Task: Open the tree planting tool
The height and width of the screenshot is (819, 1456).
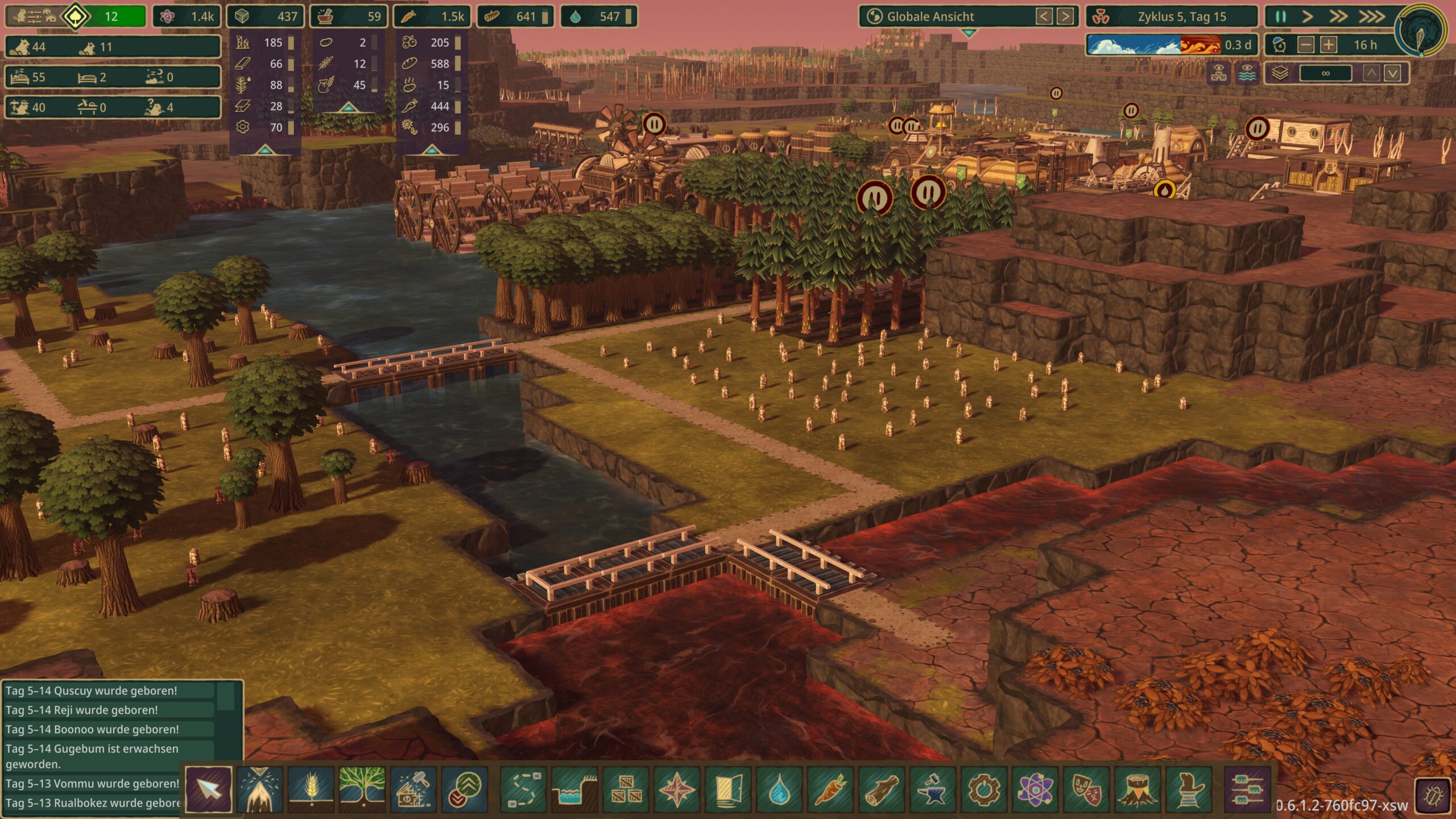Action: coord(362,789)
